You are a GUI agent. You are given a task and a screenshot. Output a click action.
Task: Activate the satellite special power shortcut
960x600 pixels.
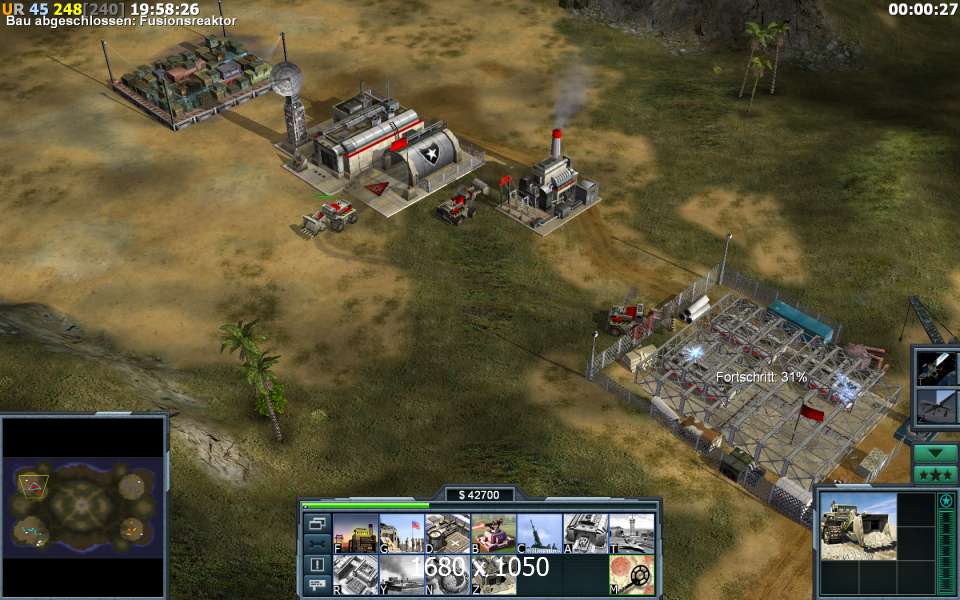(938, 367)
